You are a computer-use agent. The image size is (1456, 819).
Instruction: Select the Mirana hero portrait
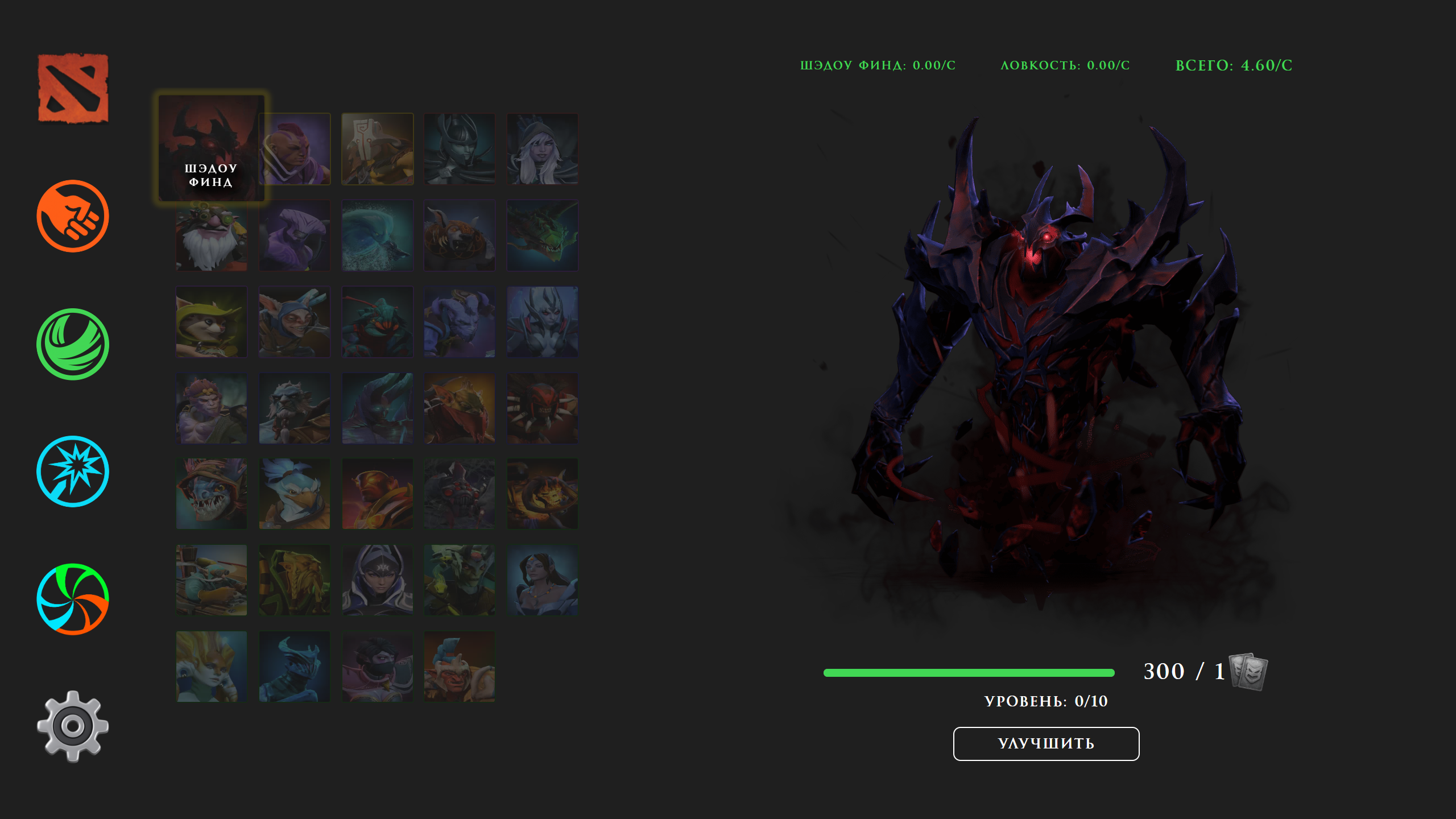tap(542, 579)
